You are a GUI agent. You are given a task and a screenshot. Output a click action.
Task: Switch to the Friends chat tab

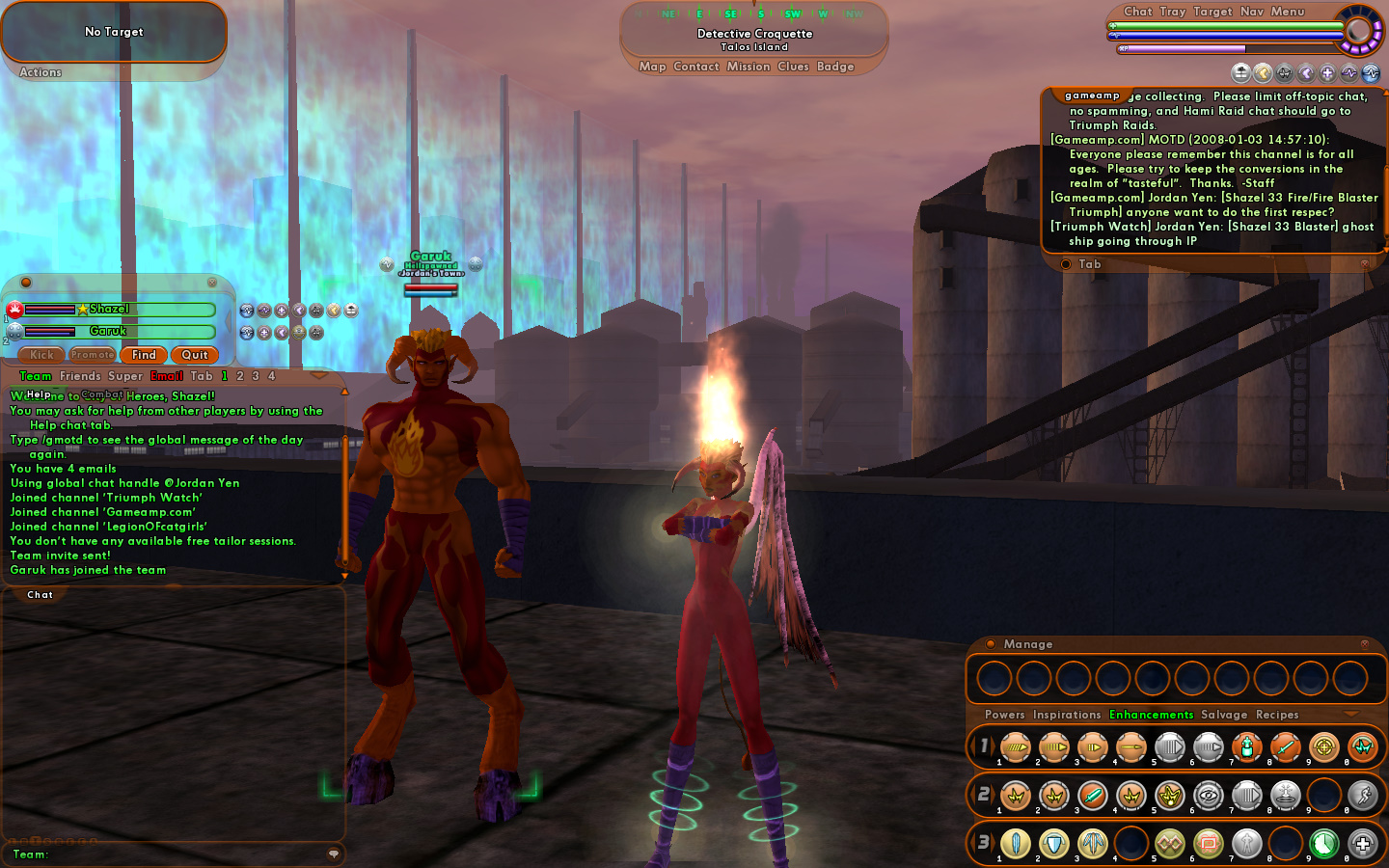pos(80,376)
